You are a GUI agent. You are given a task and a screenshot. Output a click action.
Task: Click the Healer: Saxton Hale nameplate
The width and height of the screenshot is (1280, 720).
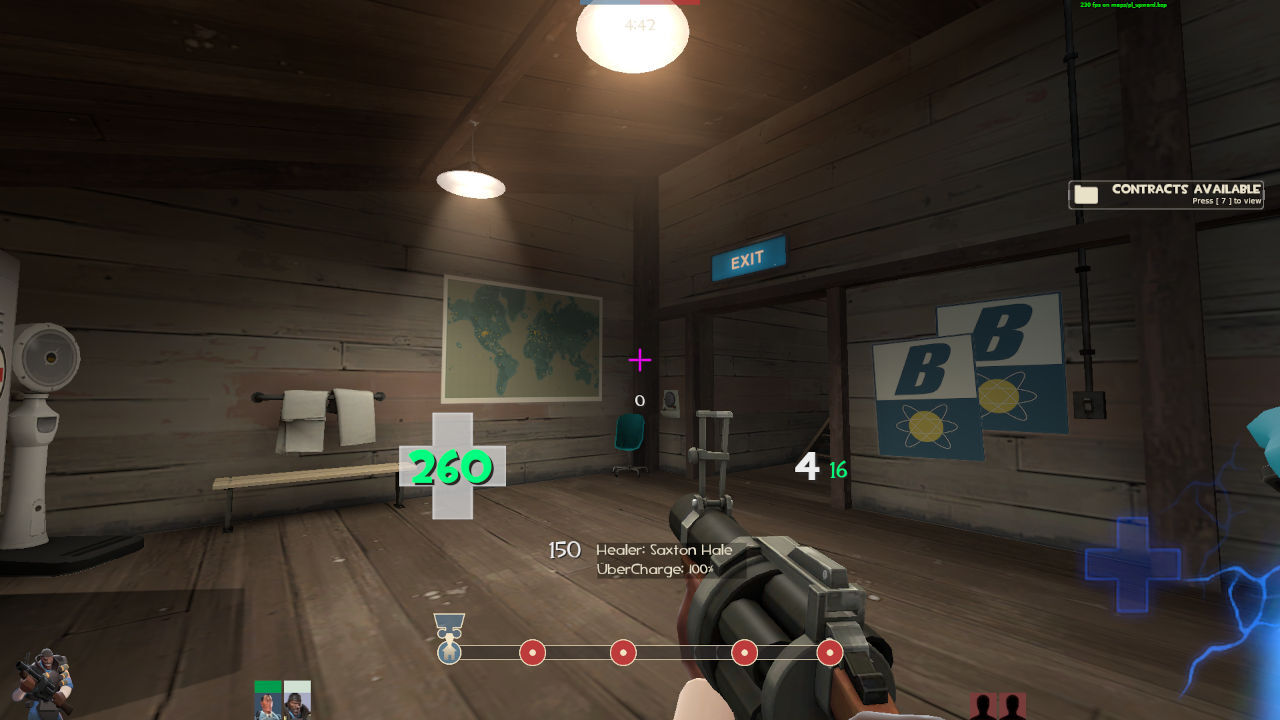pos(662,549)
